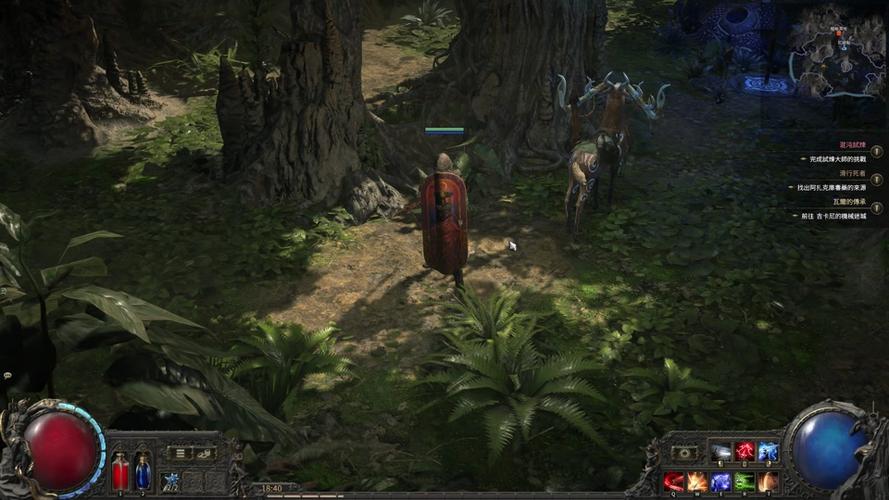This screenshot has height=500, width=889.
Task: Click the button right of the three-line menu
Action: 203,453
